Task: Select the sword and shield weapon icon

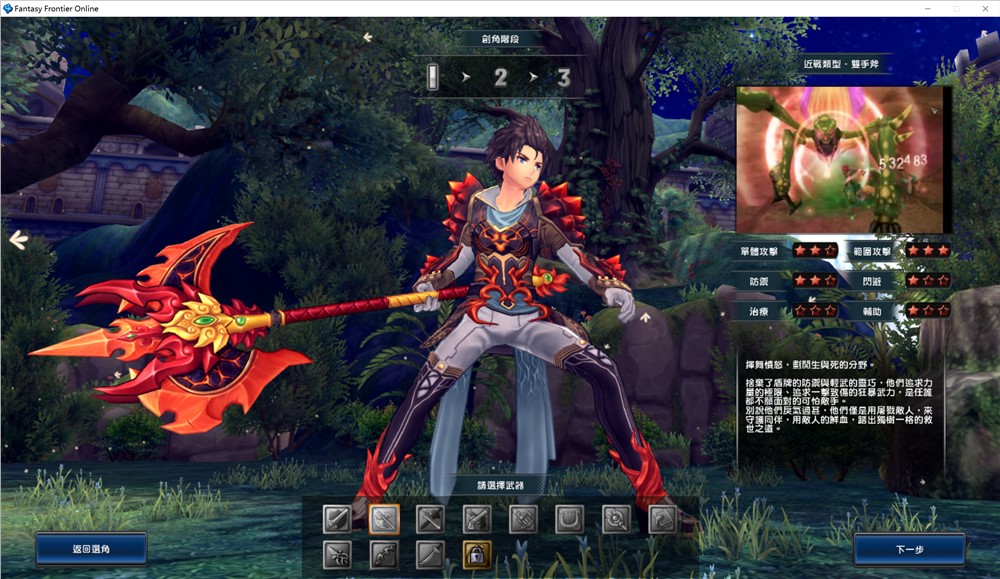Action: [337, 518]
